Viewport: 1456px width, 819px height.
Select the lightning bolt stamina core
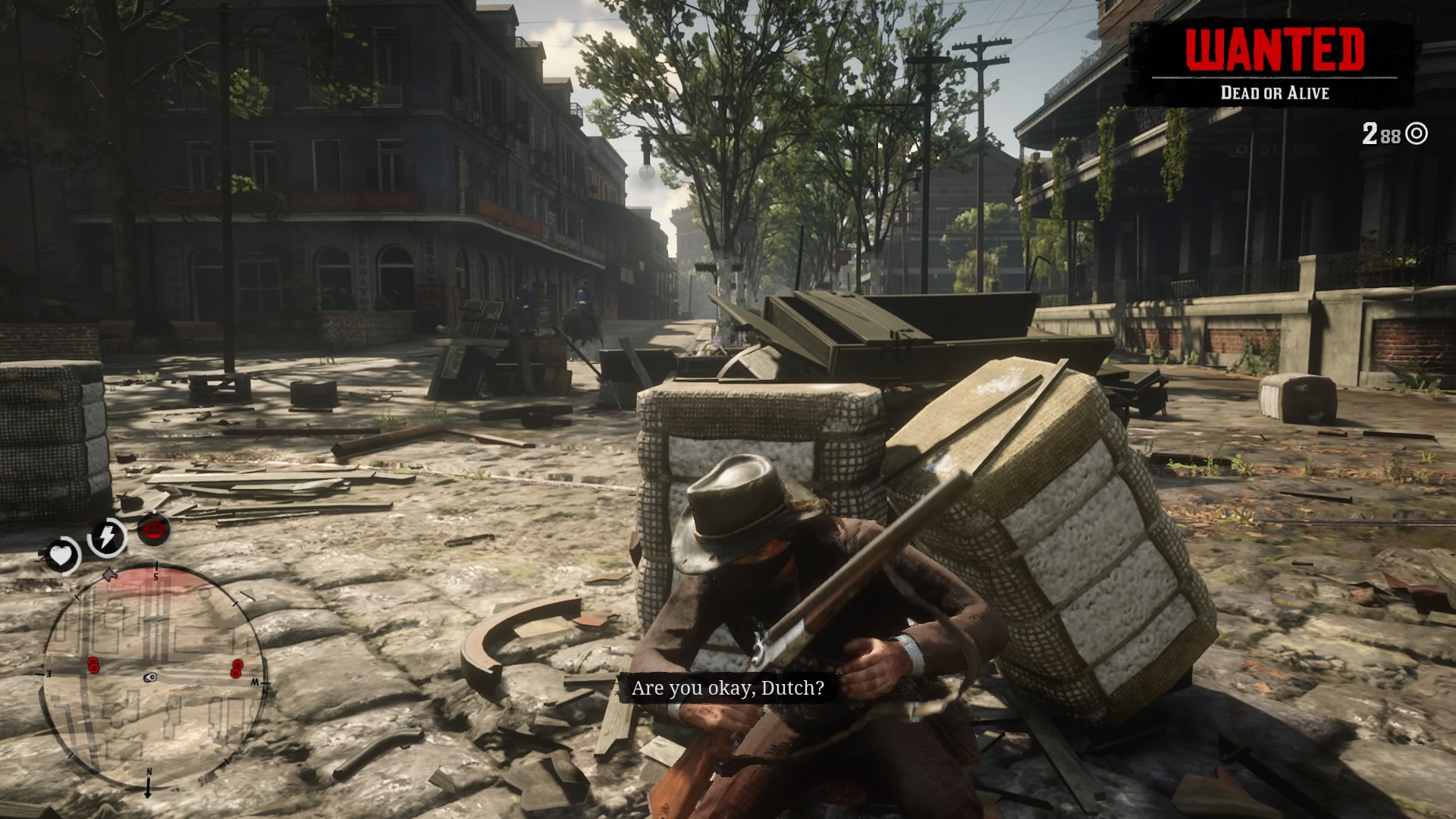point(107,537)
